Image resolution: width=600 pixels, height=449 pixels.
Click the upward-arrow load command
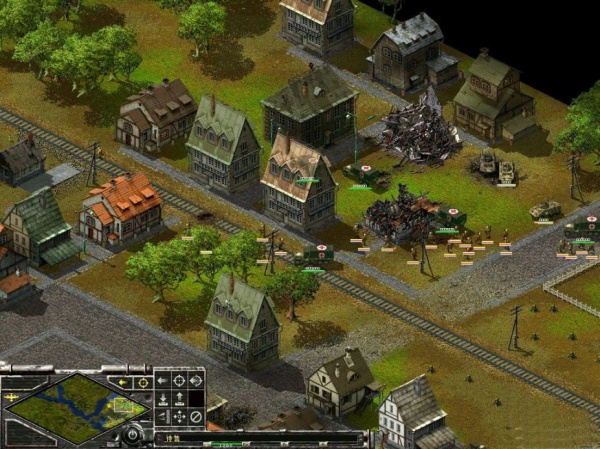point(179,398)
